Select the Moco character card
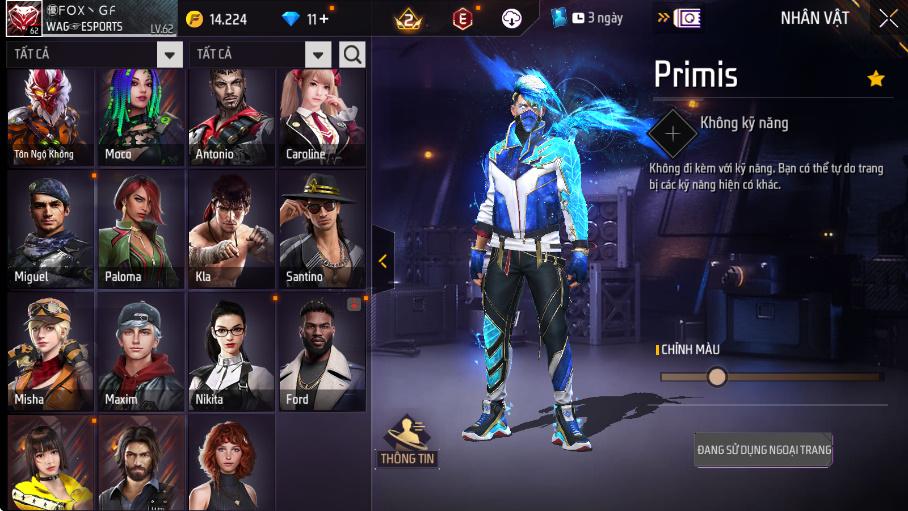 click(140, 117)
